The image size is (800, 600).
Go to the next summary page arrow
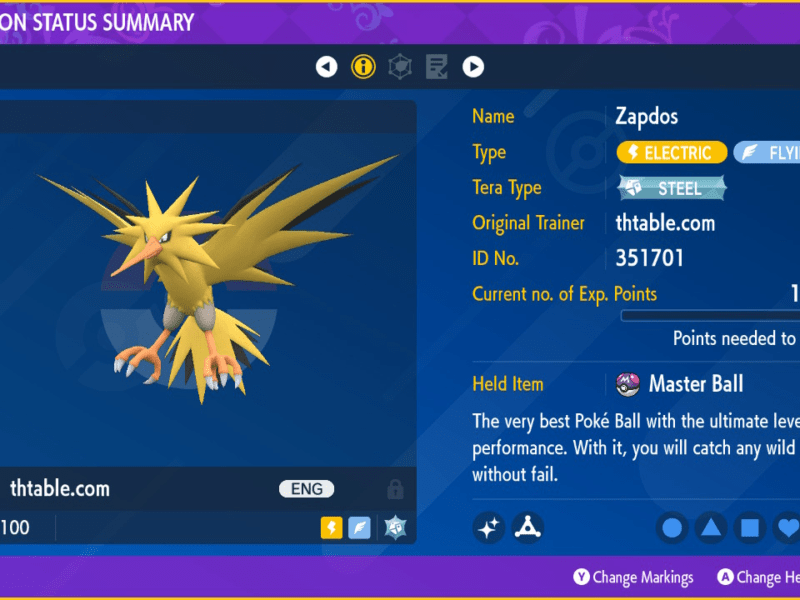coord(473,67)
